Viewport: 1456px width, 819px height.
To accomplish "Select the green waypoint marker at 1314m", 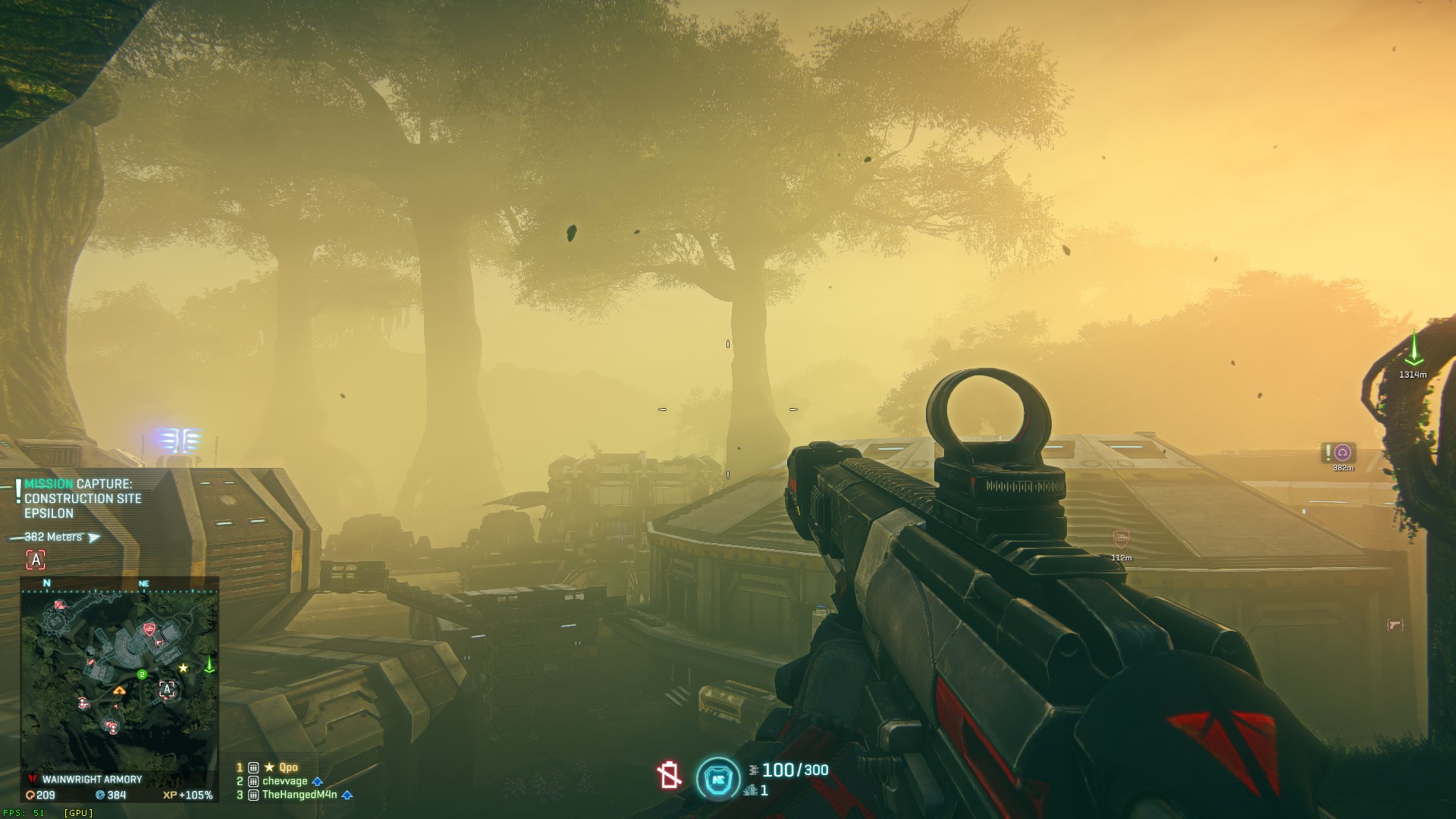I will (1414, 350).
